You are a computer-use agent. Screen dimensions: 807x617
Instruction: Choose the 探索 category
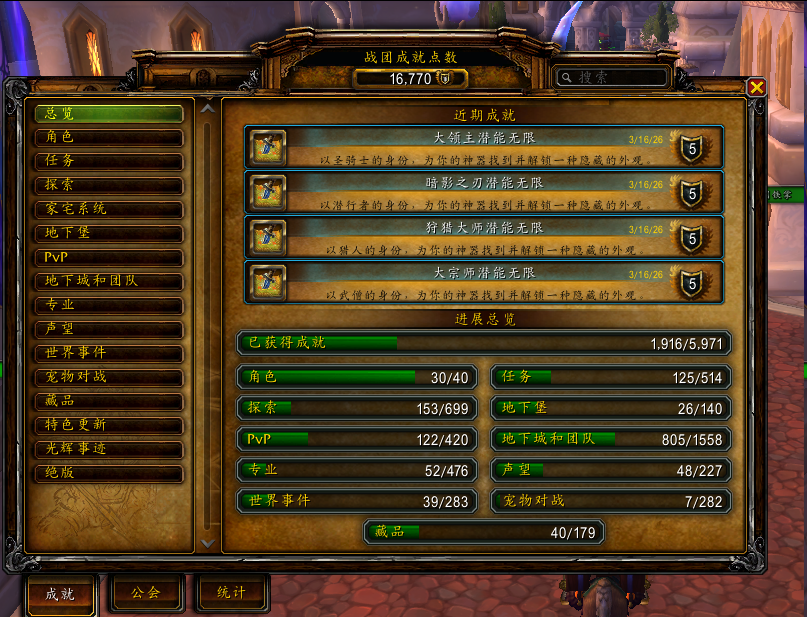click(x=109, y=185)
